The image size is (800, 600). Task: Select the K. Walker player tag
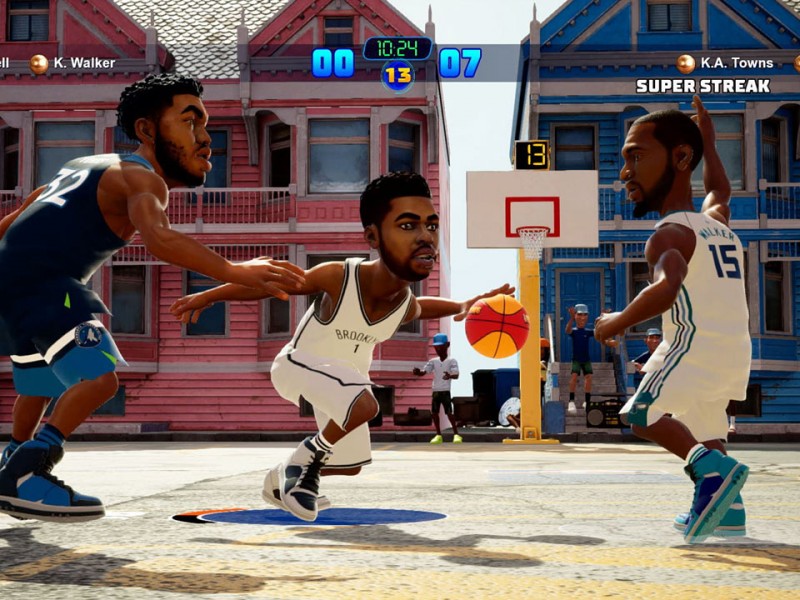84,63
